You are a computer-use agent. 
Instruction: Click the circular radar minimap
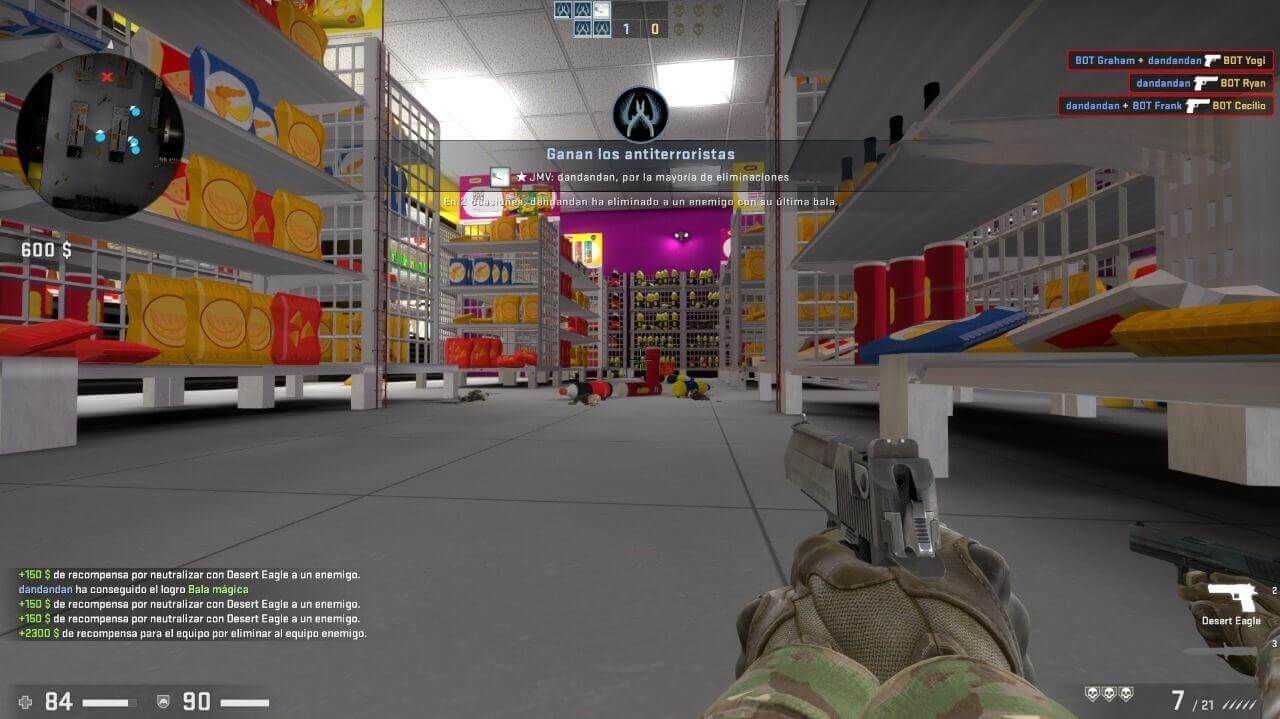point(100,135)
